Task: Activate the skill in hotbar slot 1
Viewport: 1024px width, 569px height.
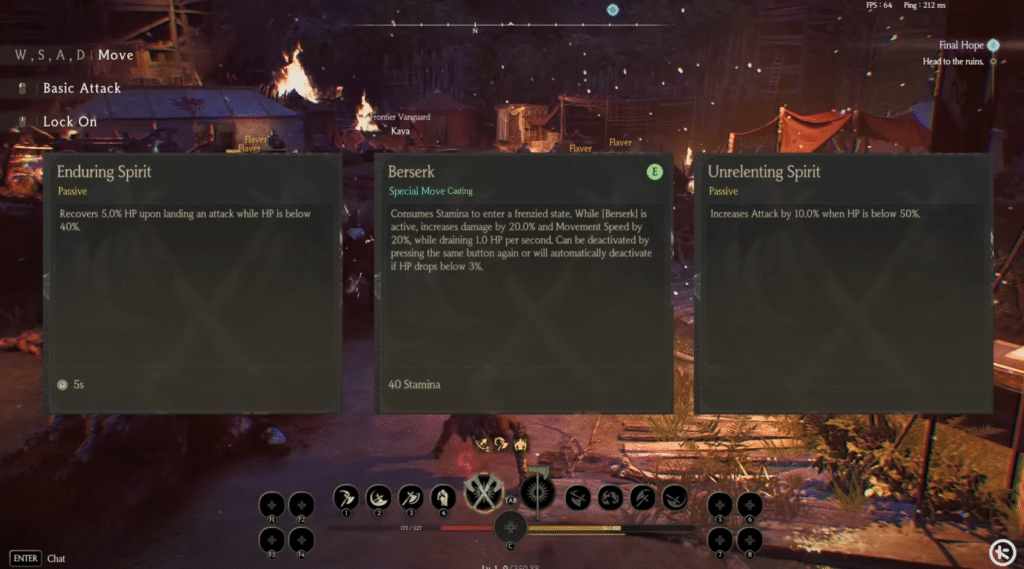Action: (347, 496)
